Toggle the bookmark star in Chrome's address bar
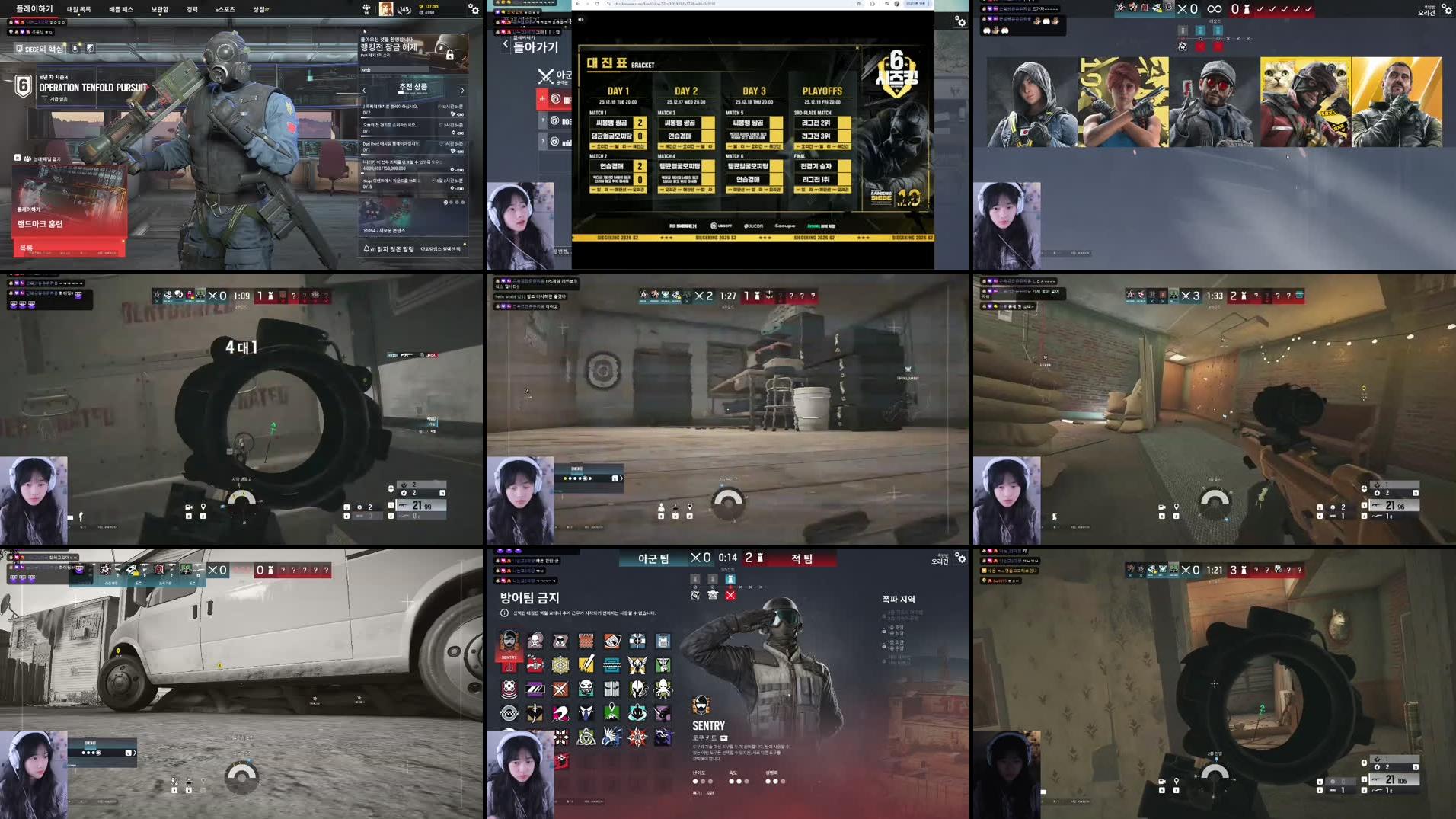The image size is (1456, 819). pos(858,4)
